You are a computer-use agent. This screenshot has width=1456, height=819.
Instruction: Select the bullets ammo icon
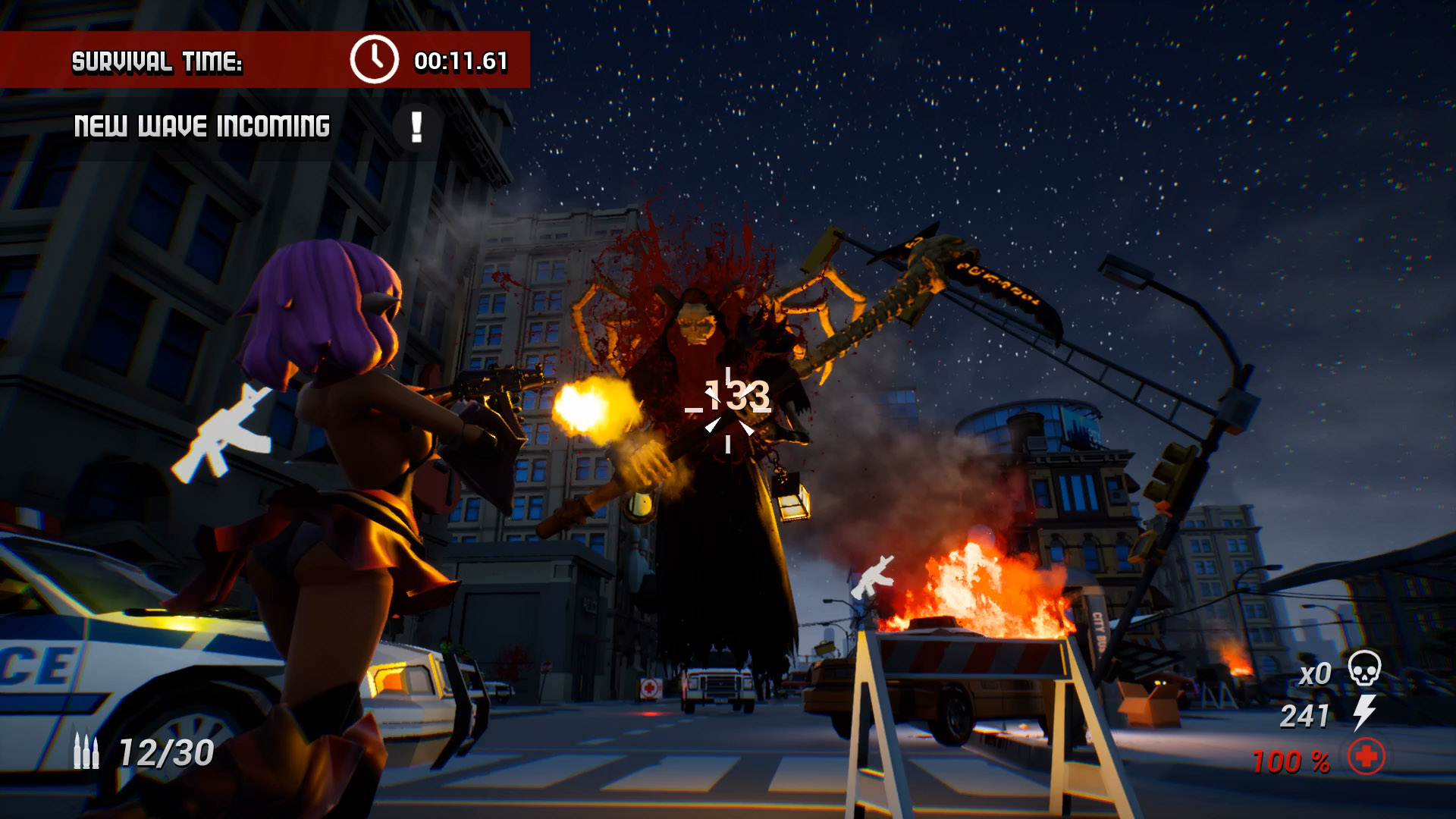point(86,752)
